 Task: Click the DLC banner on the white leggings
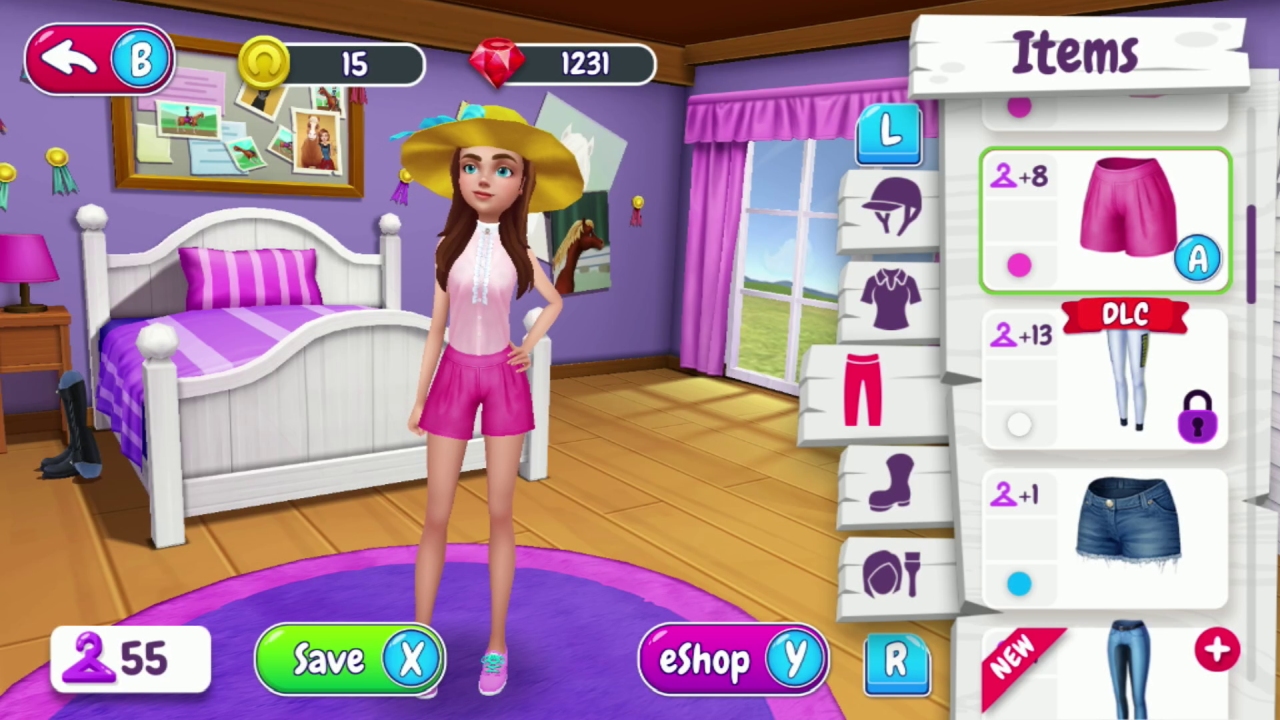pos(1127,316)
